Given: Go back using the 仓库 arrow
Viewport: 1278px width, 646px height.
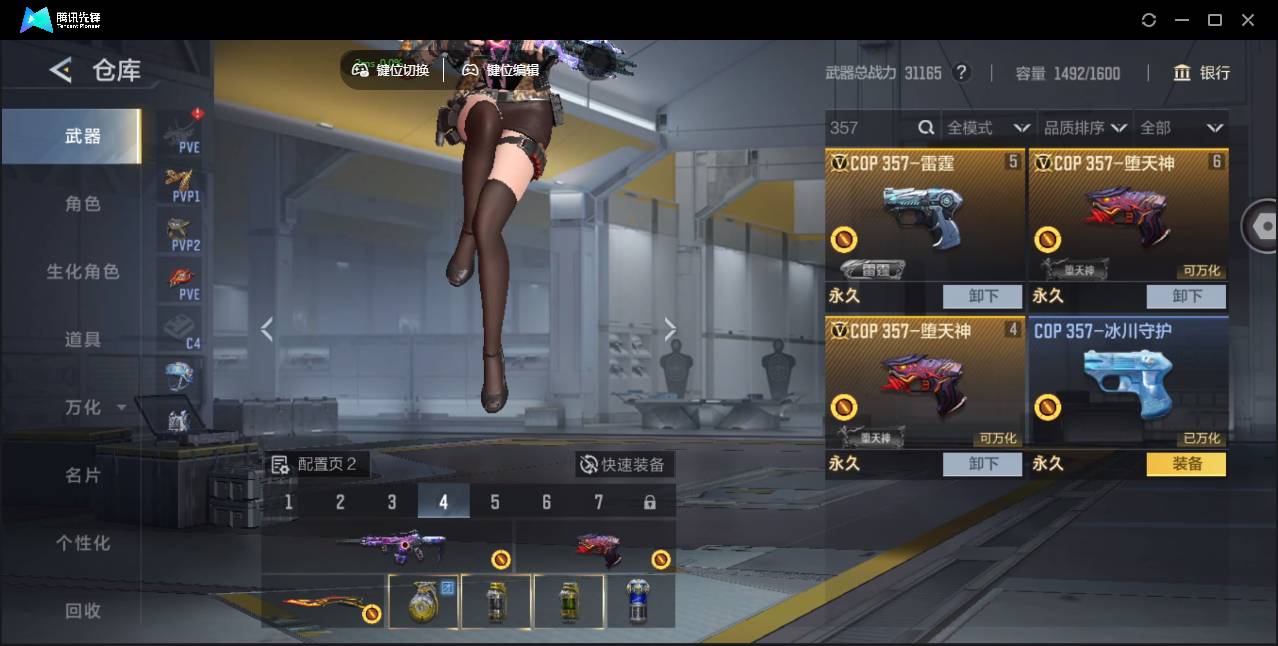Looking at the screenshot, I should click(61, 70).
